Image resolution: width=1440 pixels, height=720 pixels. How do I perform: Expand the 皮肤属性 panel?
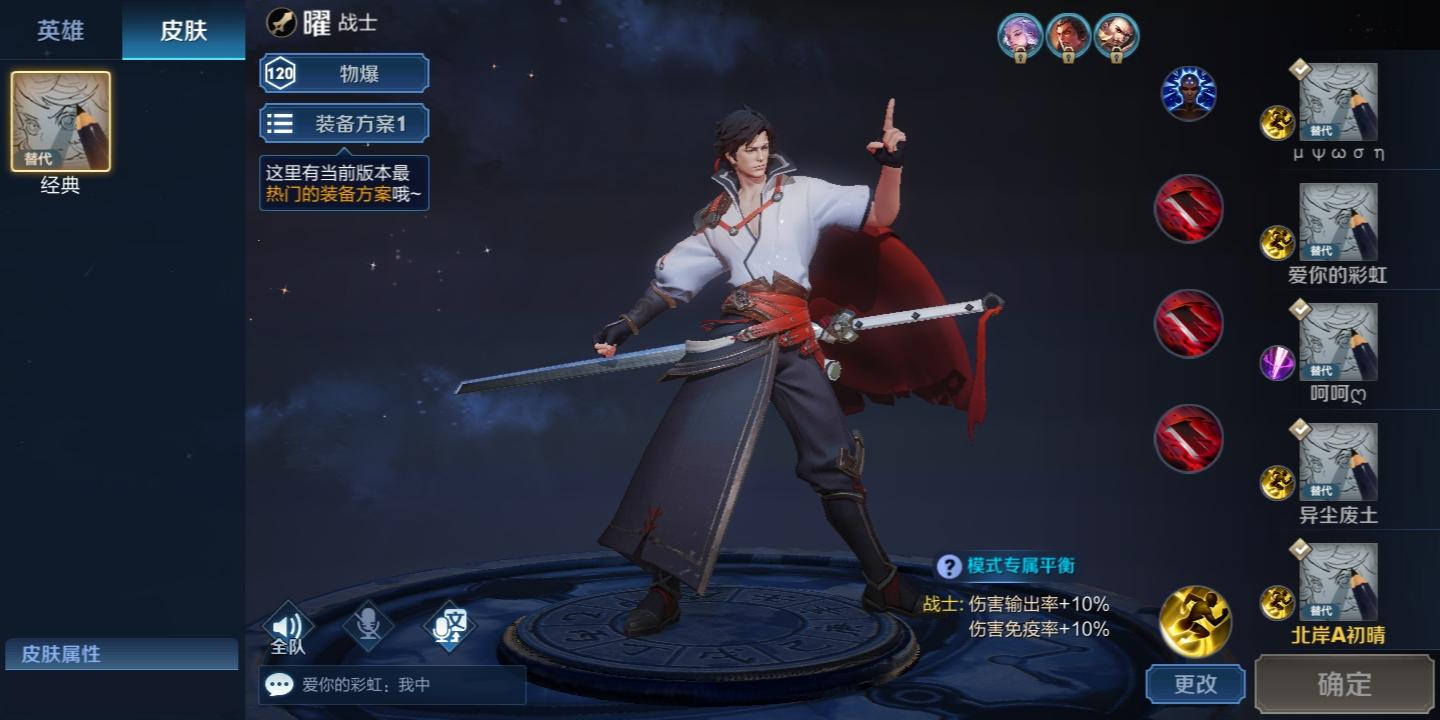[120, 655]
